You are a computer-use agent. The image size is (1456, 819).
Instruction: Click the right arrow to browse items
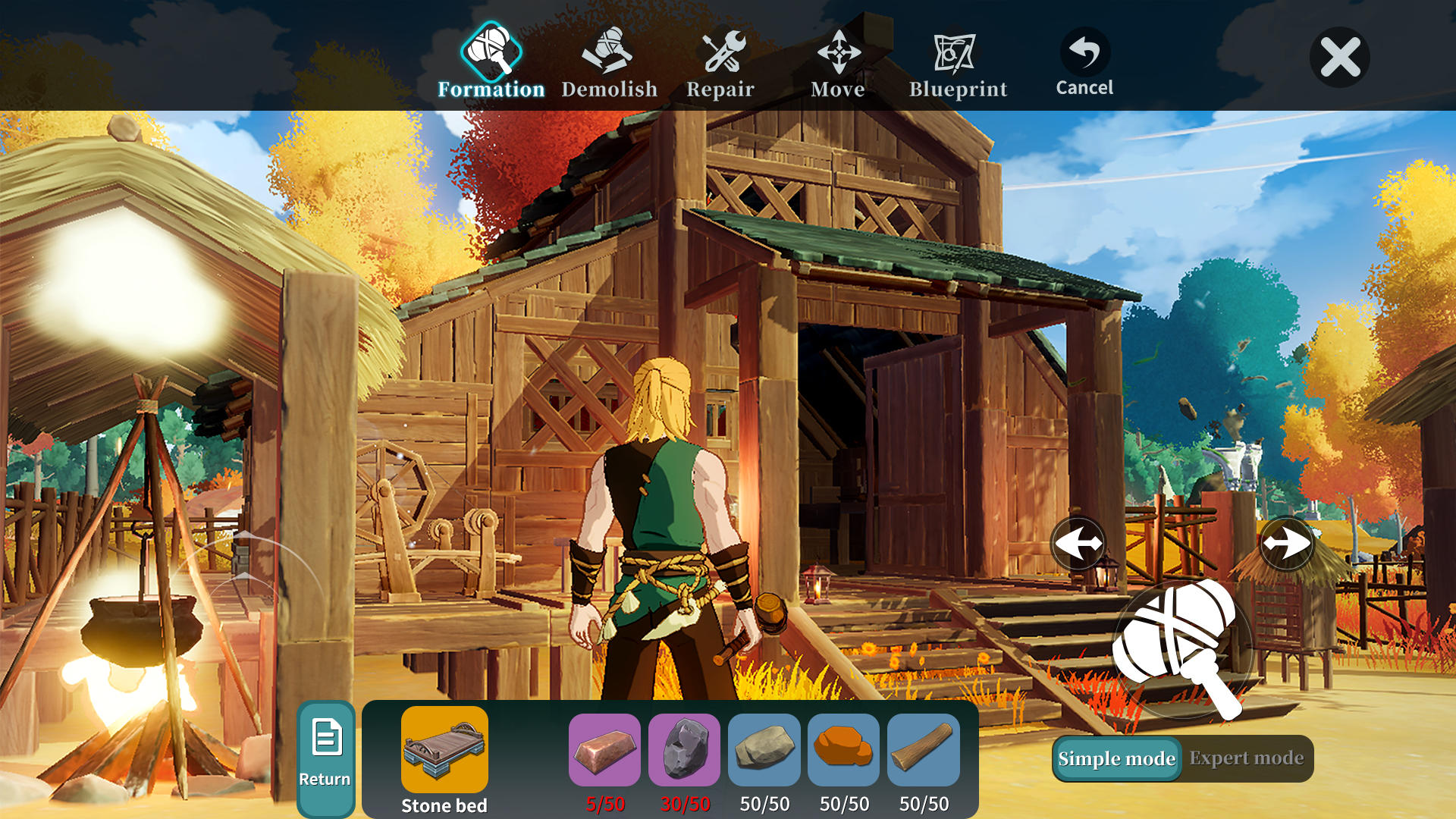1287,542
